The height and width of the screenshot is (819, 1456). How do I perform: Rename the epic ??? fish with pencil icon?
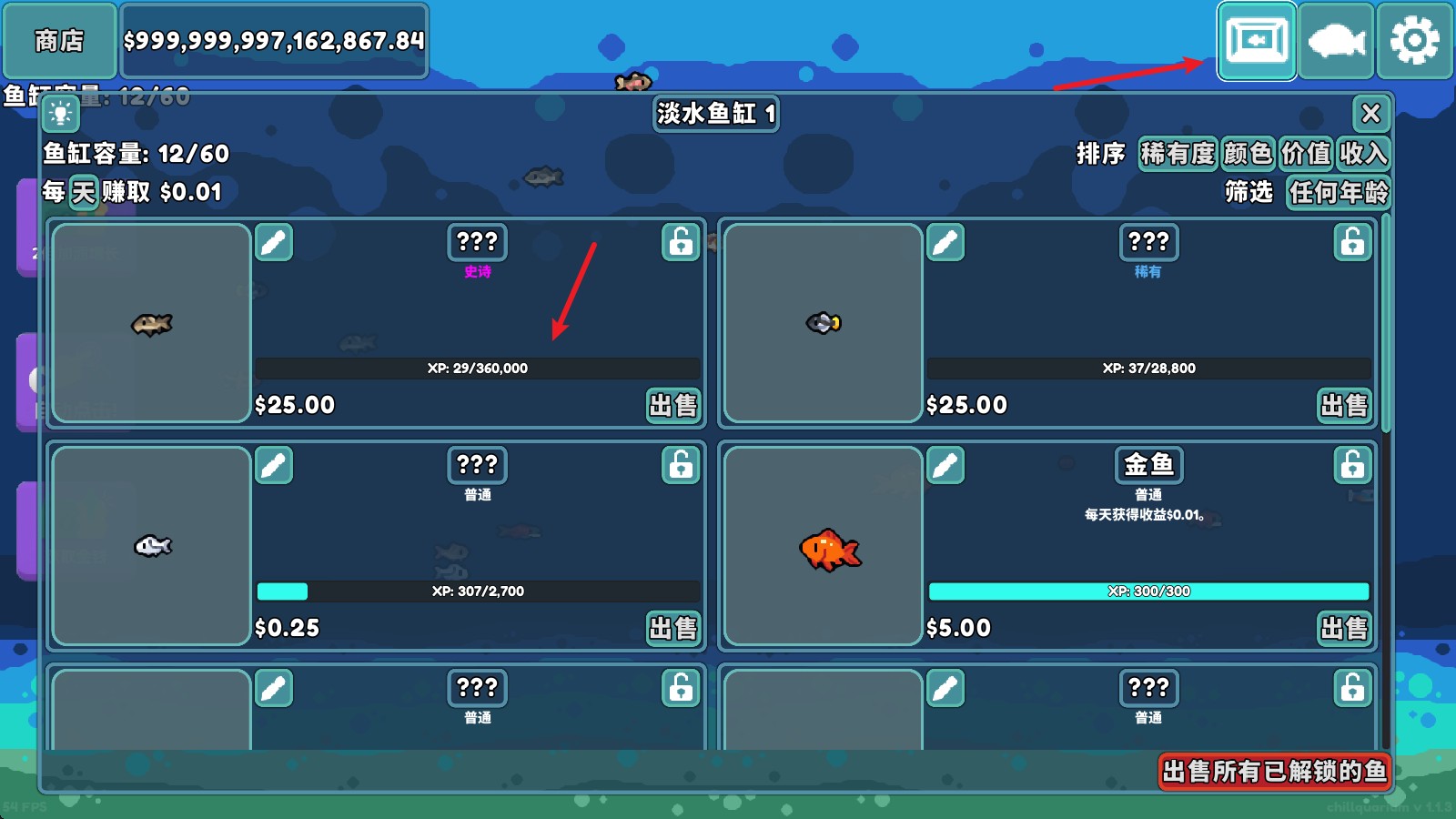tap(274, 243)
